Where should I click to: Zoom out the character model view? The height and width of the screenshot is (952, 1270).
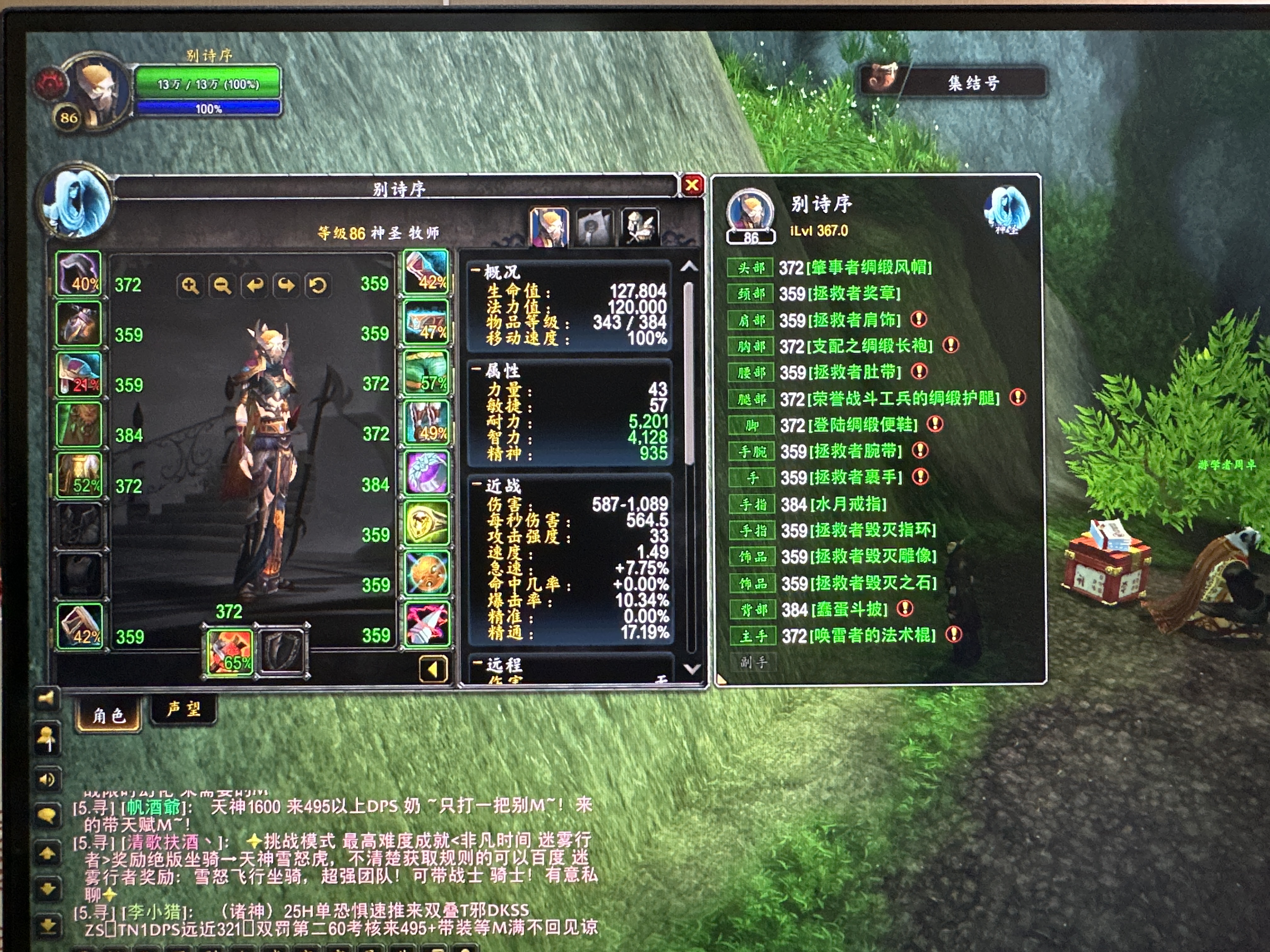222,285
